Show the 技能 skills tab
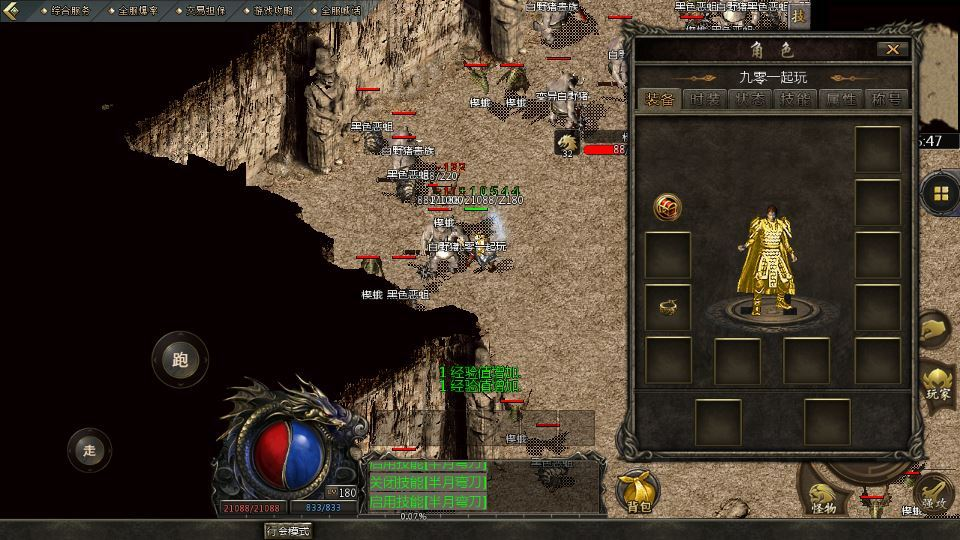 [796, 99]
